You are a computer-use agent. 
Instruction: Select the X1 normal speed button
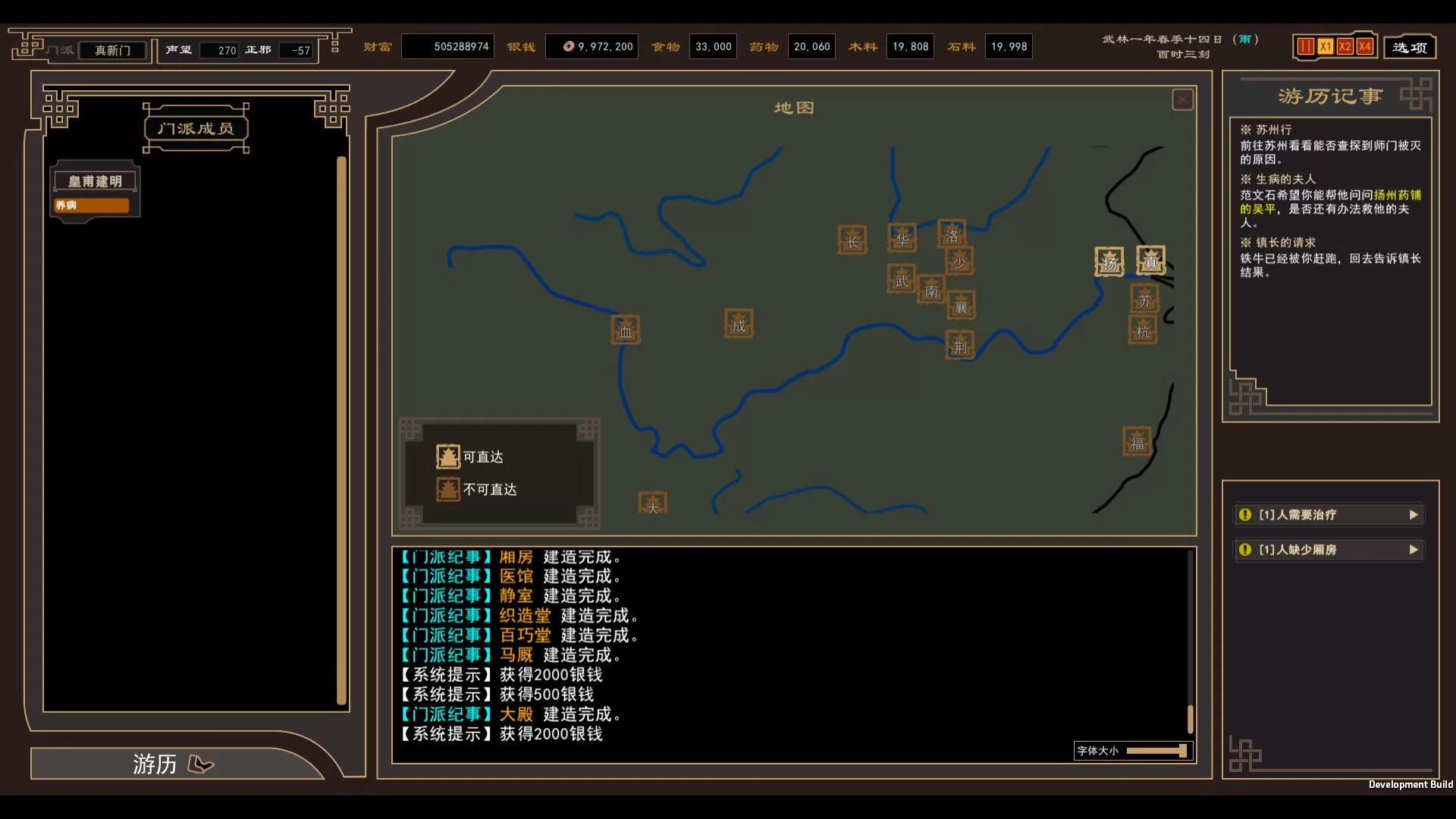point(1325,47)
